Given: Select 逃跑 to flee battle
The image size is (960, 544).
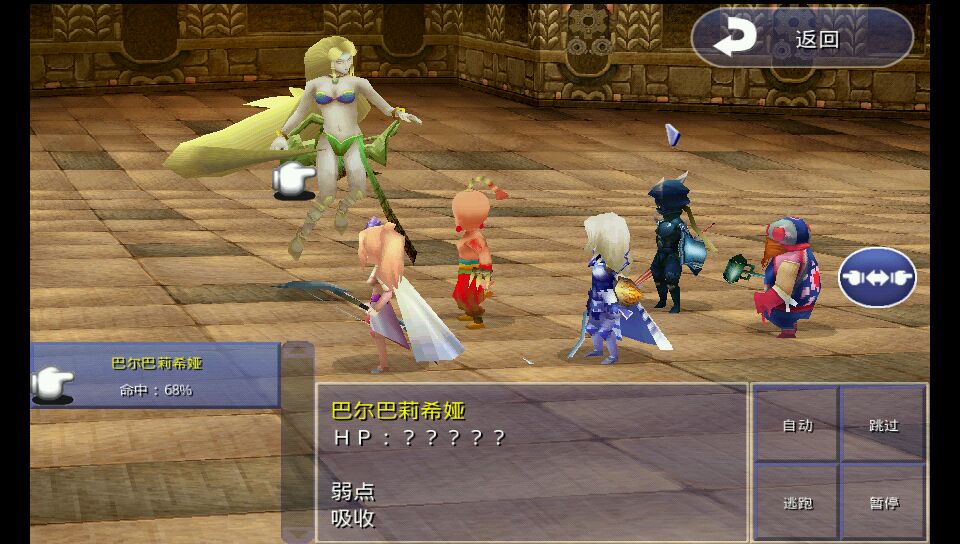Looking at the screenshot, I should pyautogui.click(x=797, y=502).
